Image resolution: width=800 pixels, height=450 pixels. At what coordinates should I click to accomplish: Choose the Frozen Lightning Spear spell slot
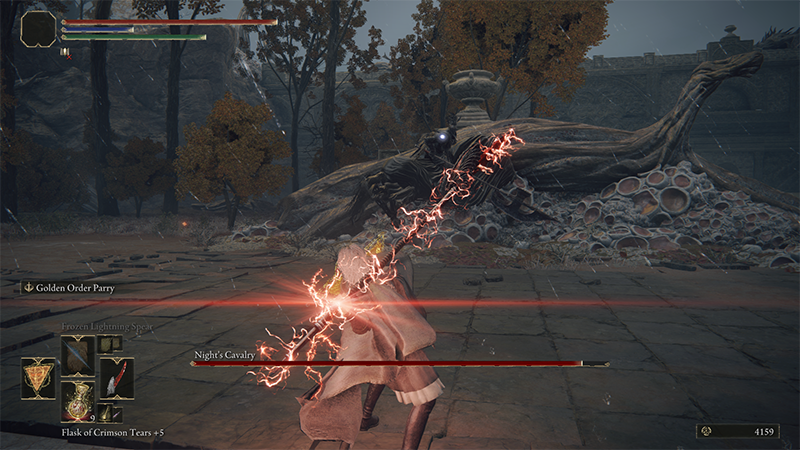pos(77,355)
